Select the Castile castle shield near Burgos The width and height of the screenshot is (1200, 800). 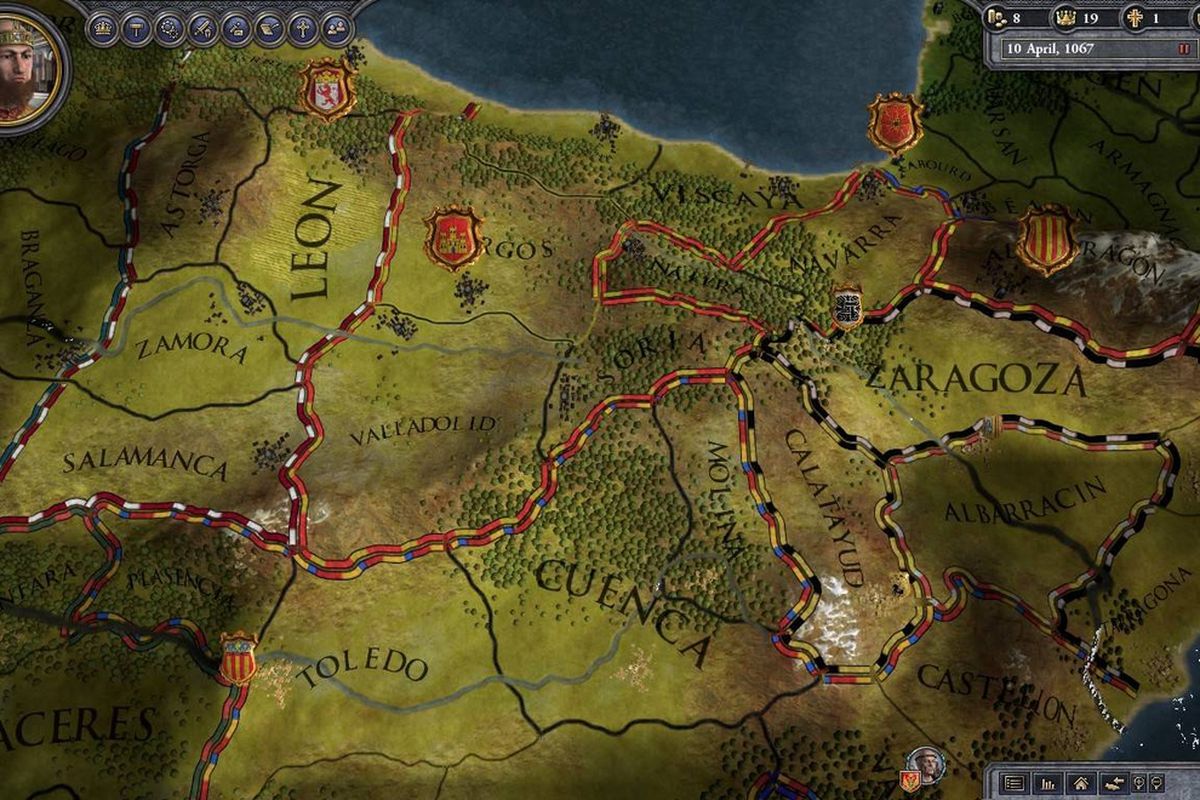click(x=454, y=238)
